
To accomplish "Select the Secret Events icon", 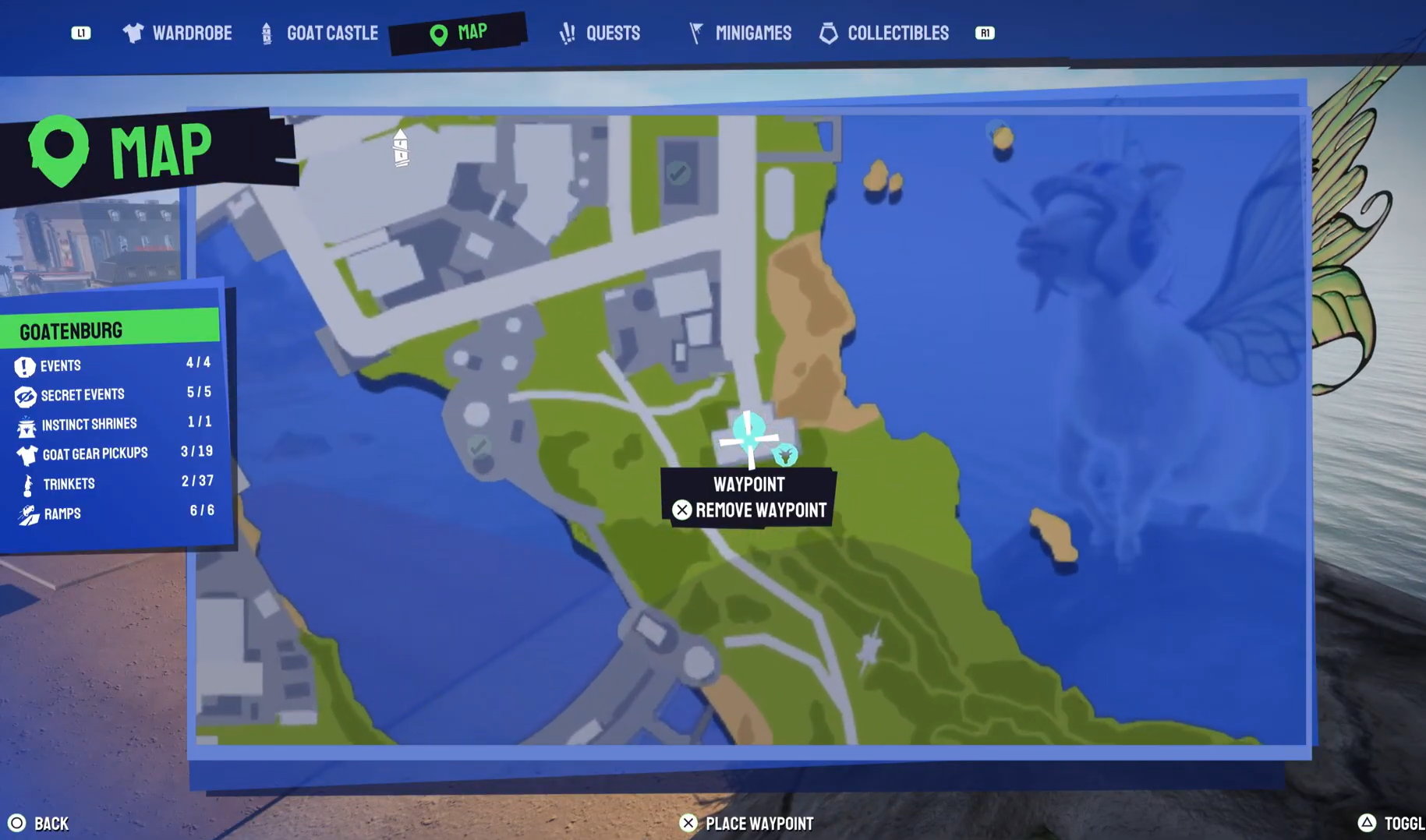I will point(26,394).
